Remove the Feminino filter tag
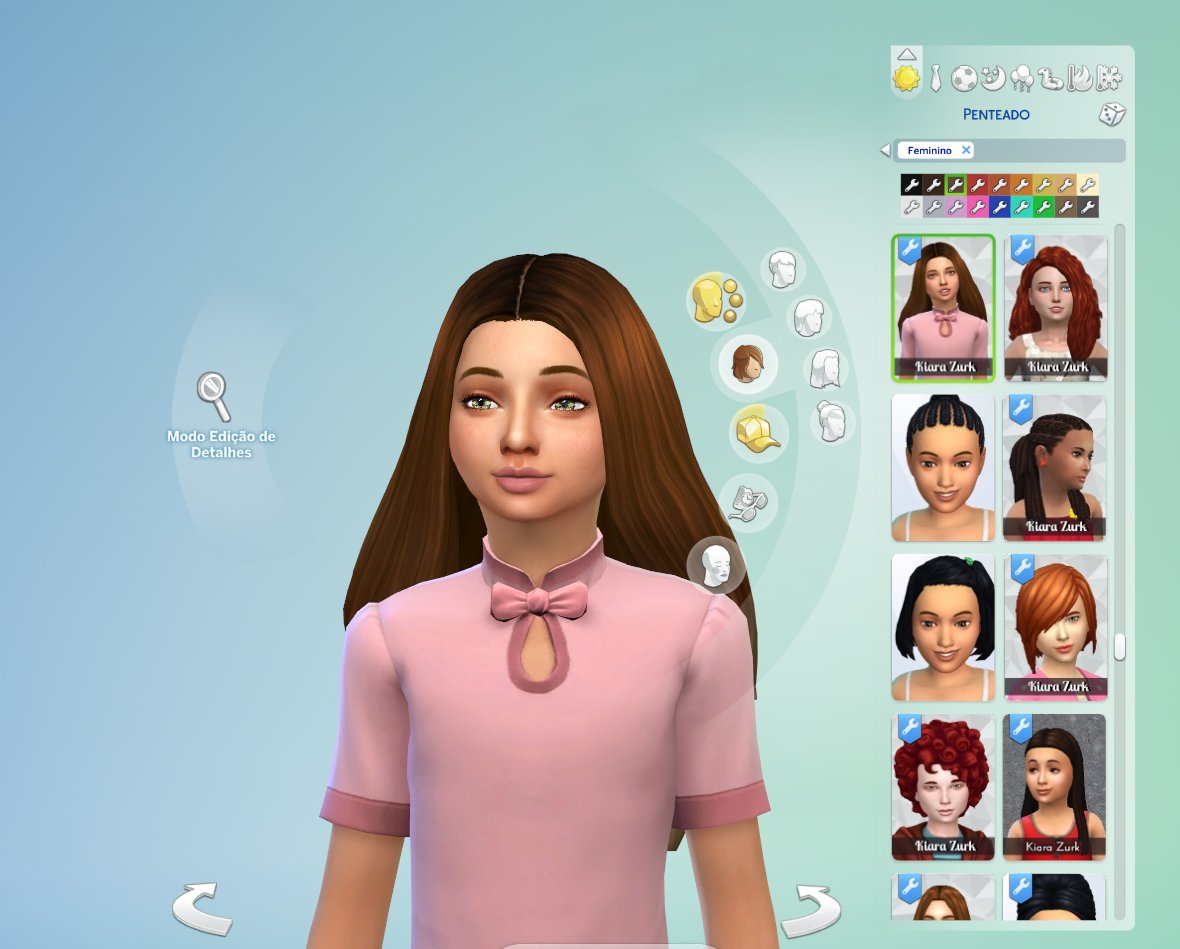The height and width of the screenshot is (949, 1180). tap(966, 150)
